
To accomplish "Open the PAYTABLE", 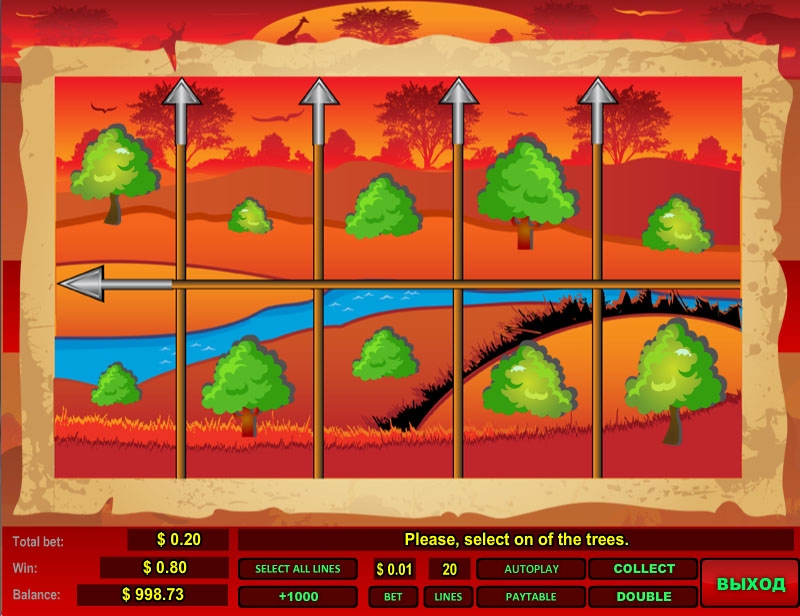I will 530,597.
